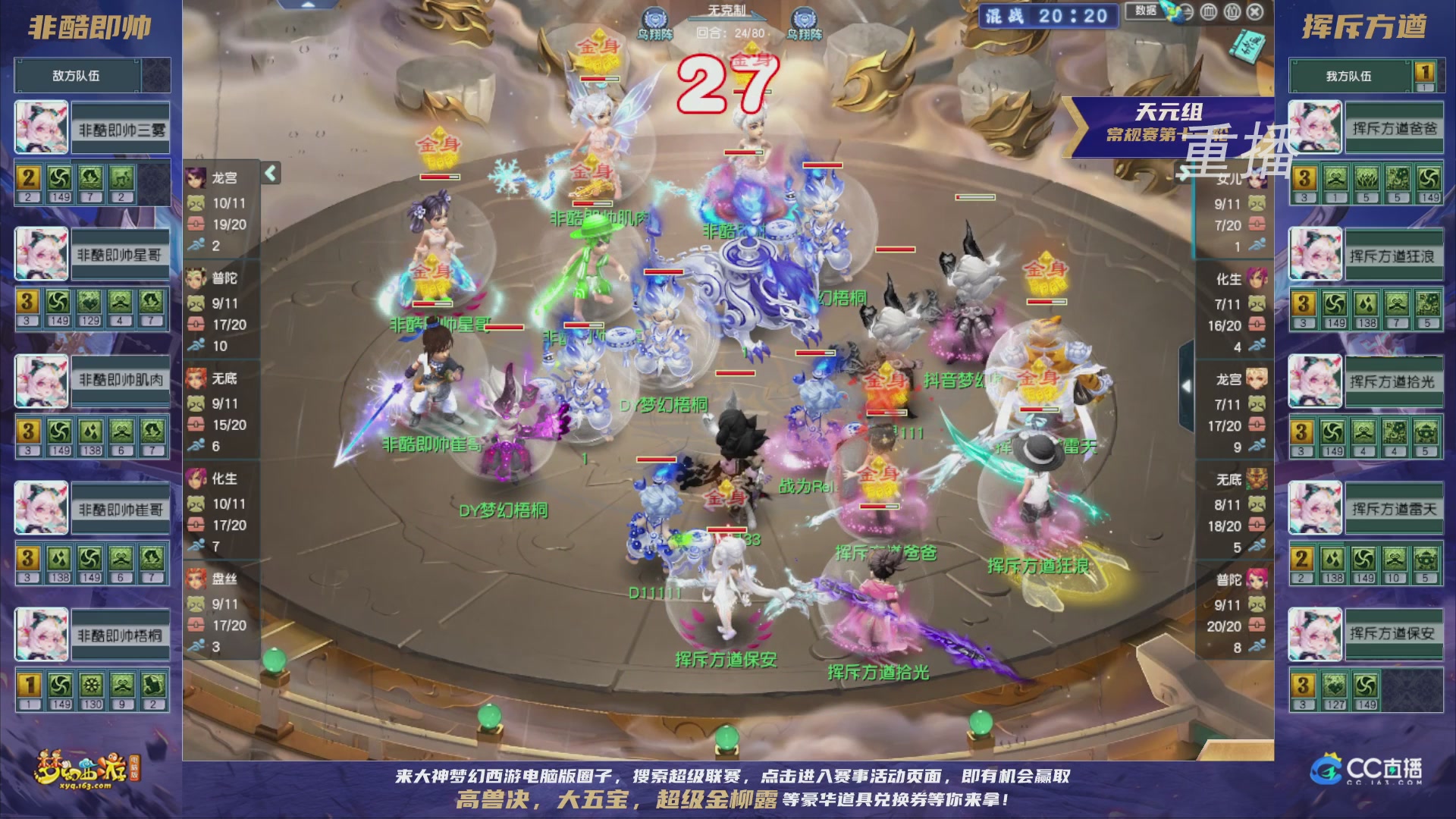Click the 盘丝 avatar icon in left stats panel

[x=196, y=579]
